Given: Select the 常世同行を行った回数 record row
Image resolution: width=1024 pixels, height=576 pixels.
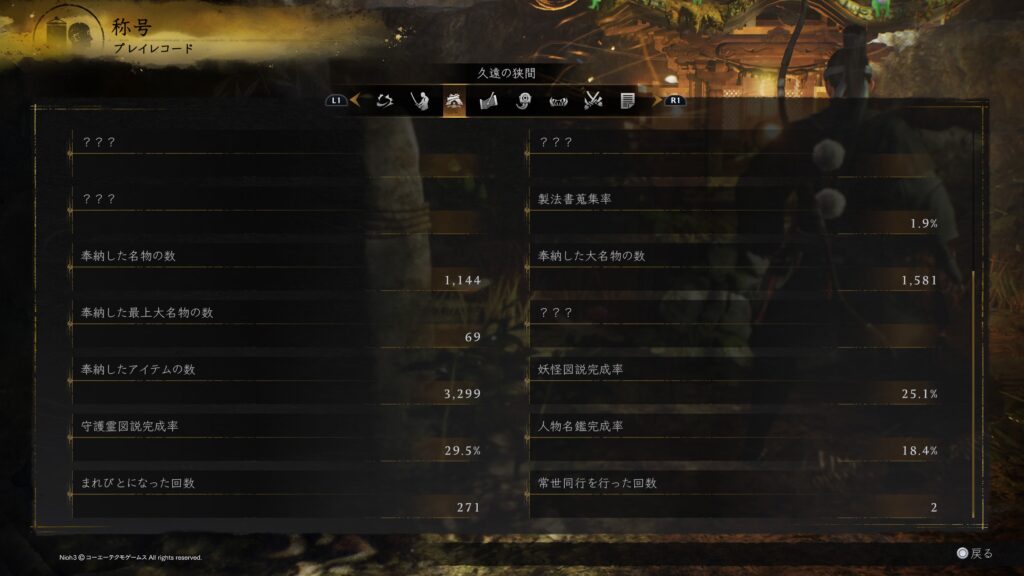Looking at the screenshot, I should coord(737,496).
